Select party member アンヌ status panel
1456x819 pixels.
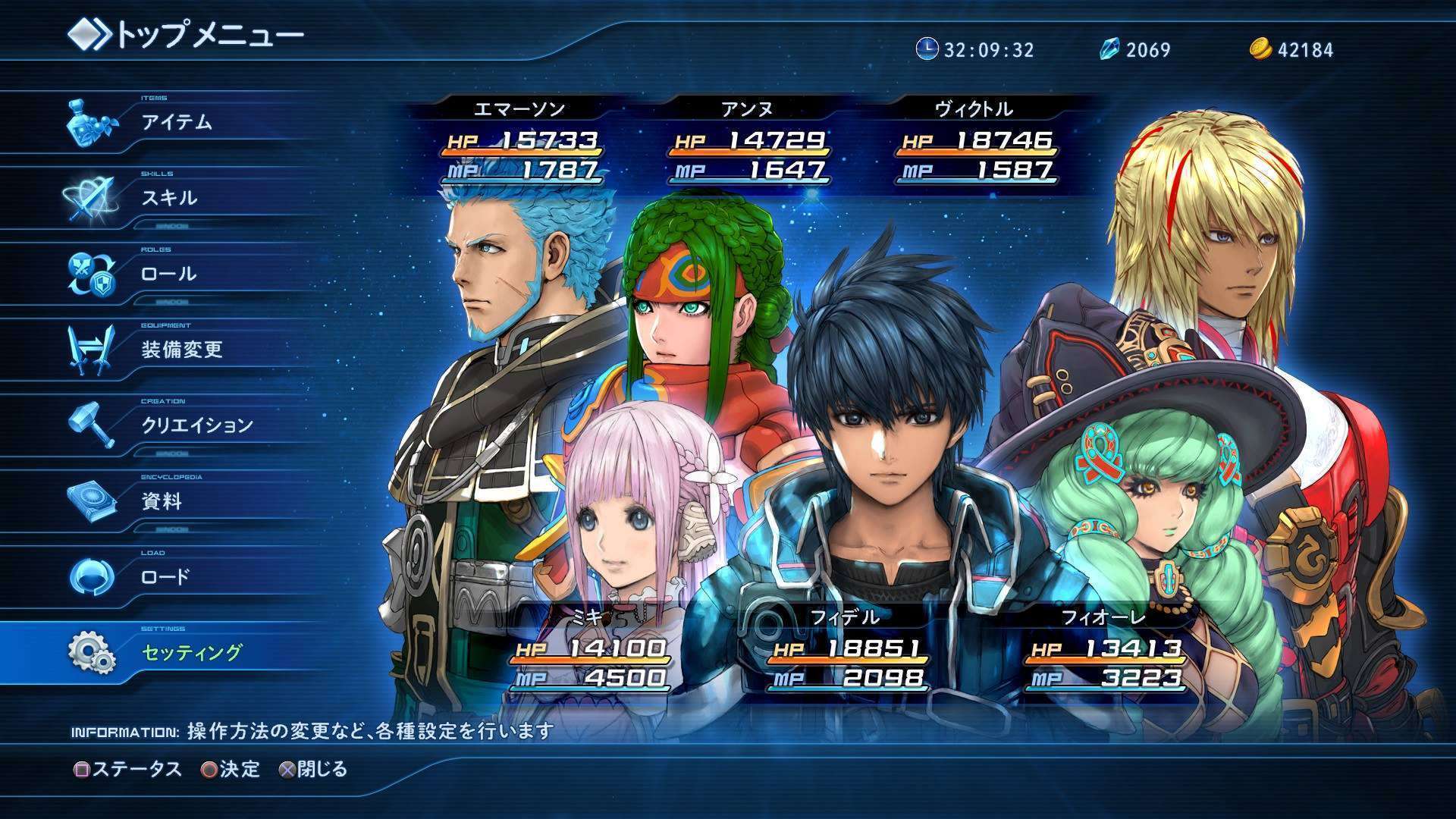pos(749,143)
